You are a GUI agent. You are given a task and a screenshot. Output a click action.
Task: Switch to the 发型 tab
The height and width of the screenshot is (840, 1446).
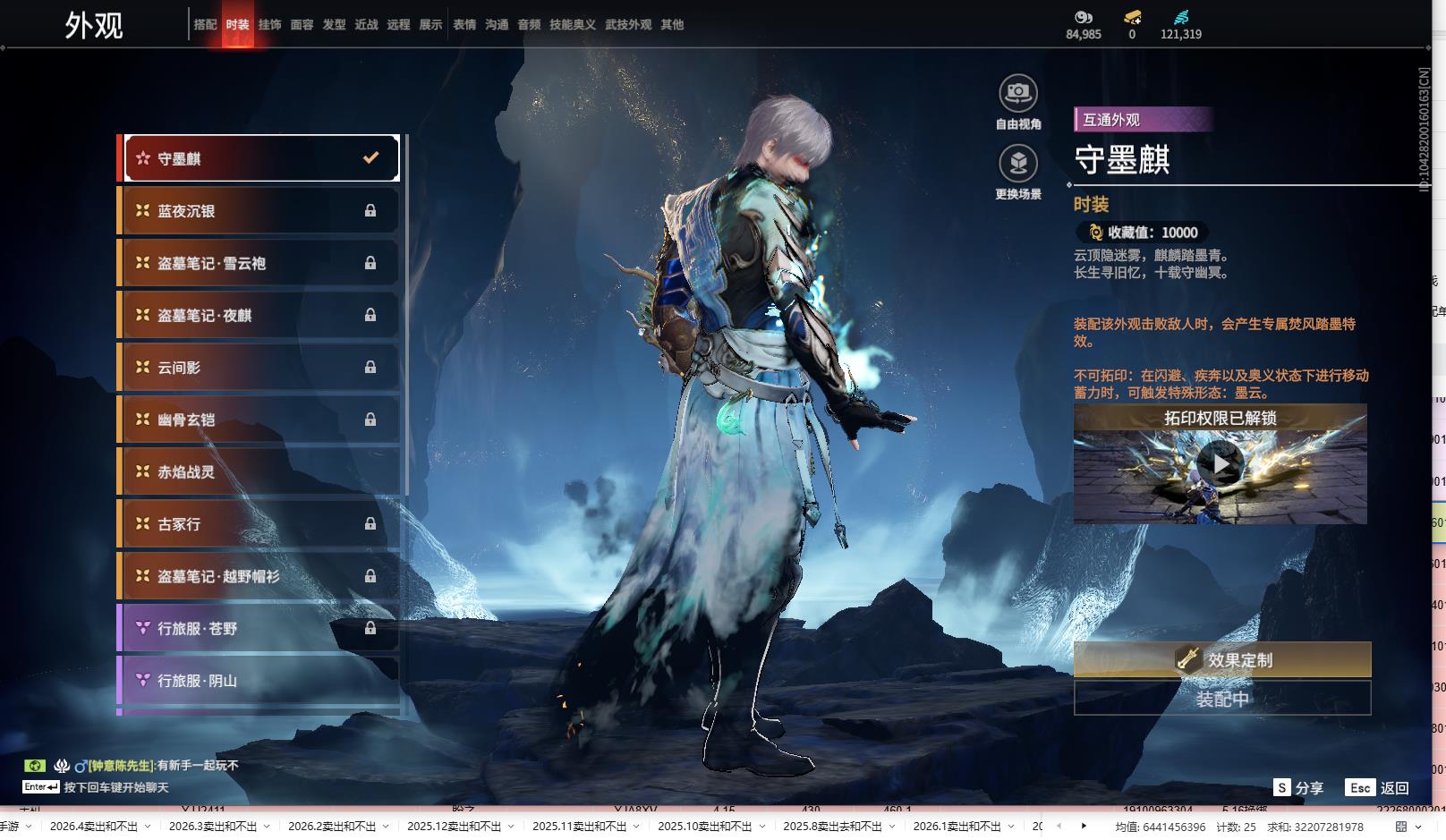coord(334,25)
